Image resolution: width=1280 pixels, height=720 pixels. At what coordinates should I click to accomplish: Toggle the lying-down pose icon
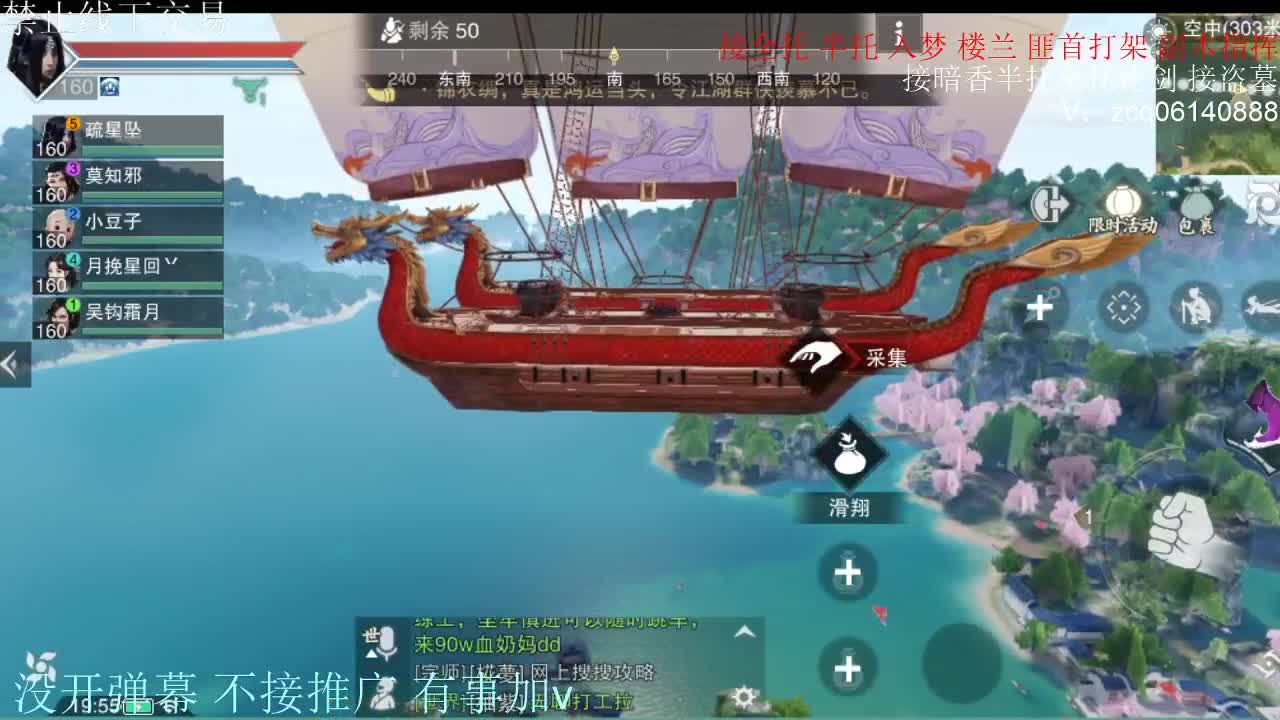[x=1264, y=305]
